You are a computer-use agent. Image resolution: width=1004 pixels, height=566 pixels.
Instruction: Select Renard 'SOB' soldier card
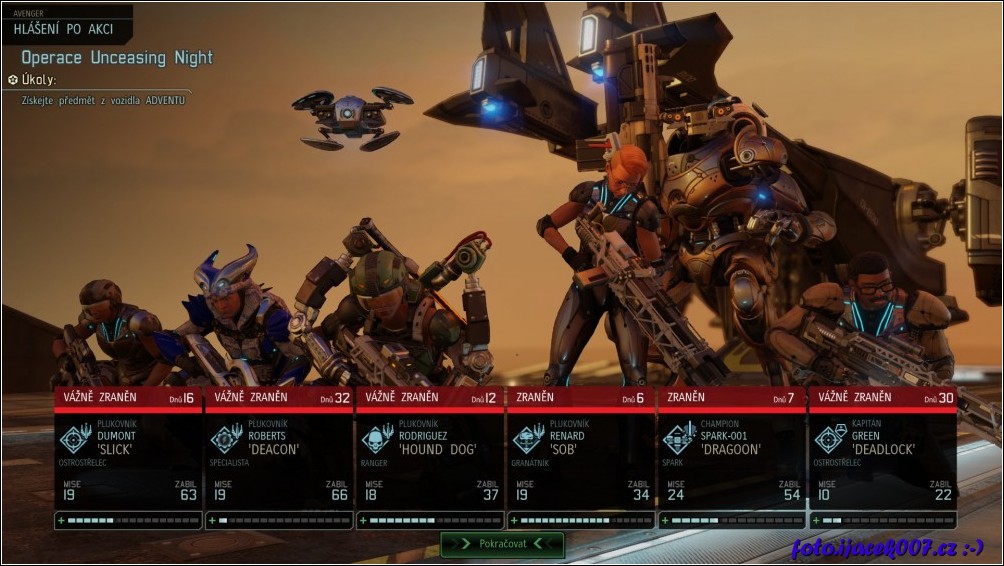[x=581, y=455]
